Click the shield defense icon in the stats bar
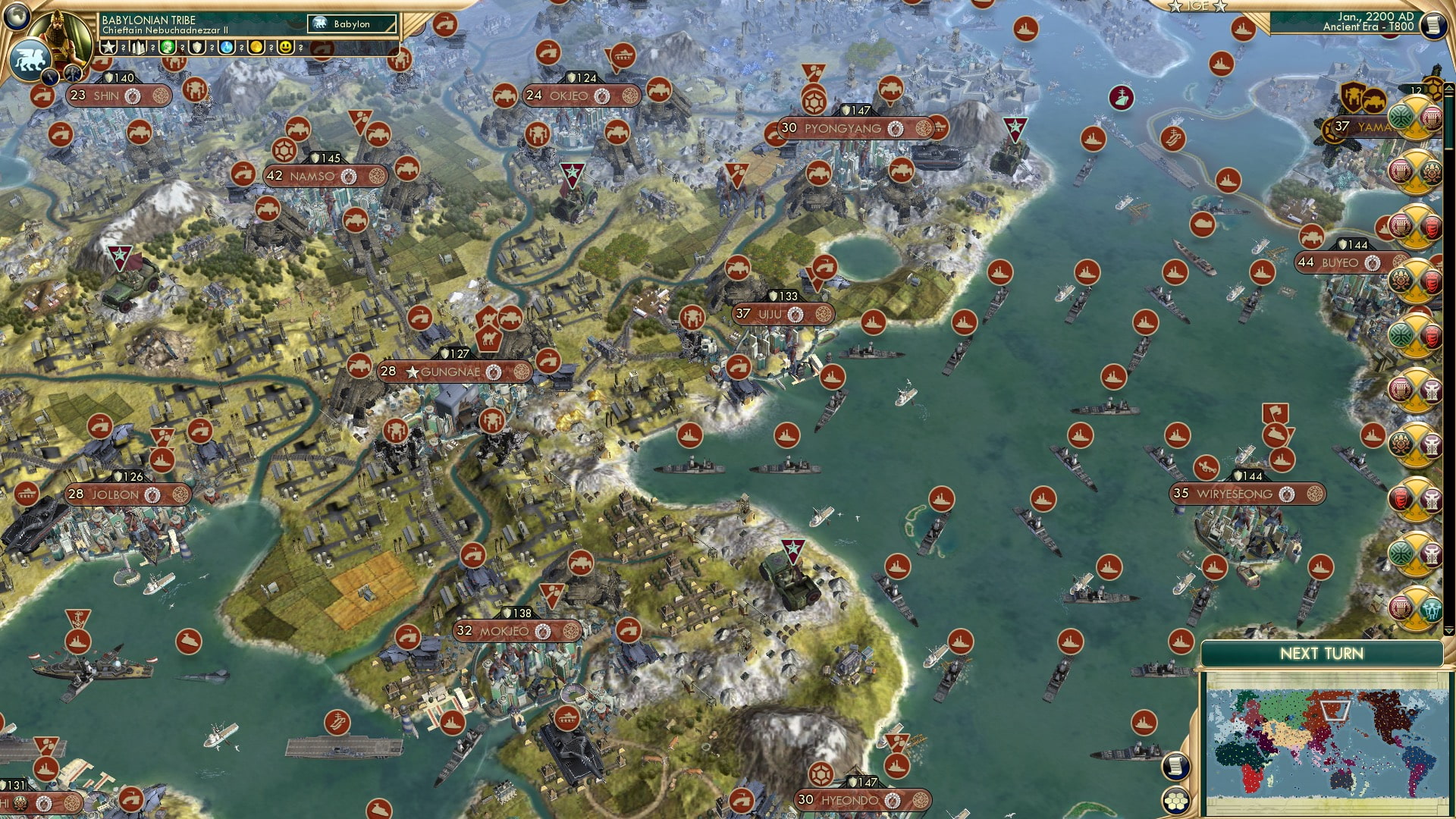This screenshot has height=819, width=1456. [196, 47]
